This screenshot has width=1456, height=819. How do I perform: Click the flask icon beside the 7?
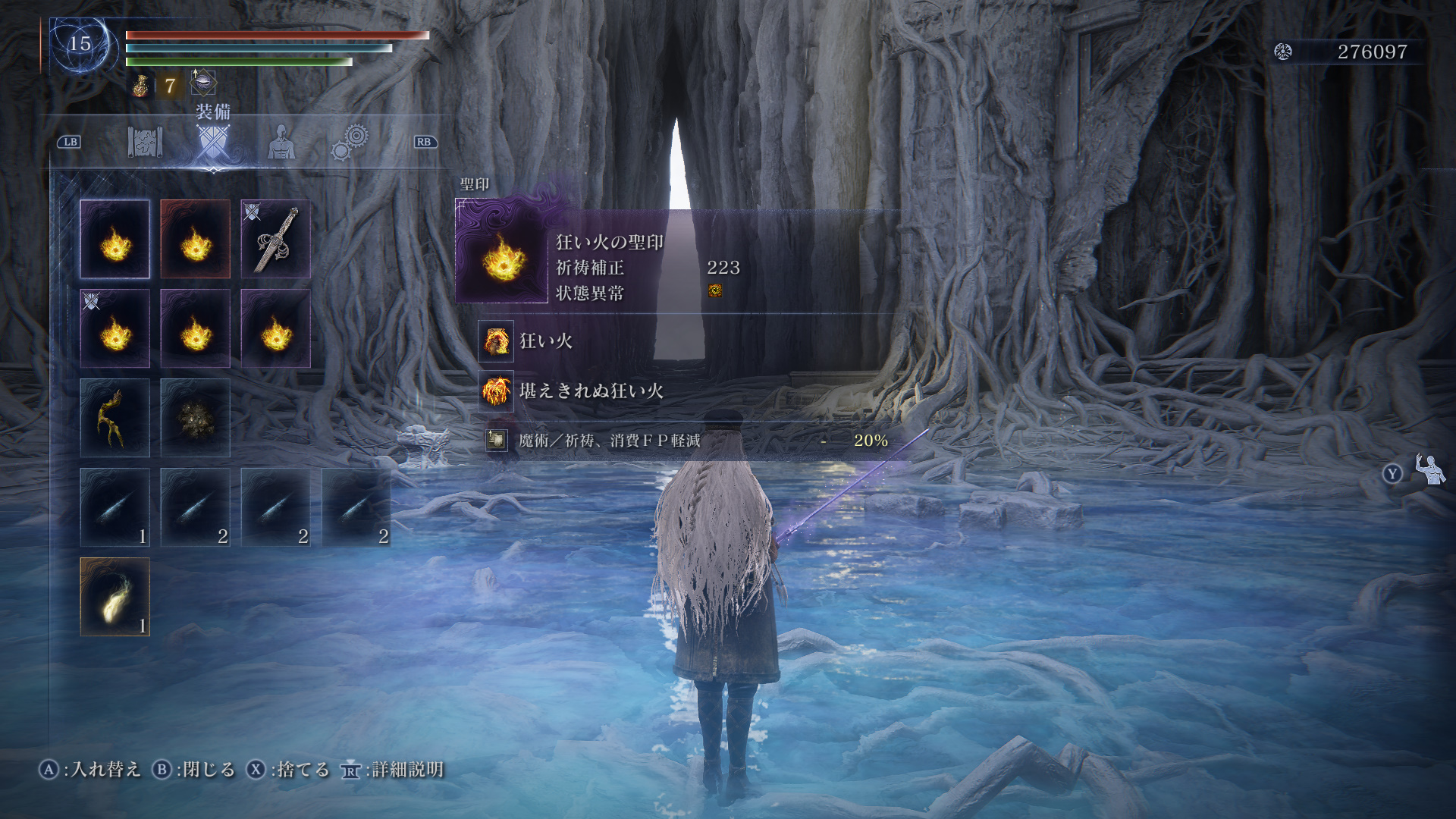coord(141,86)
